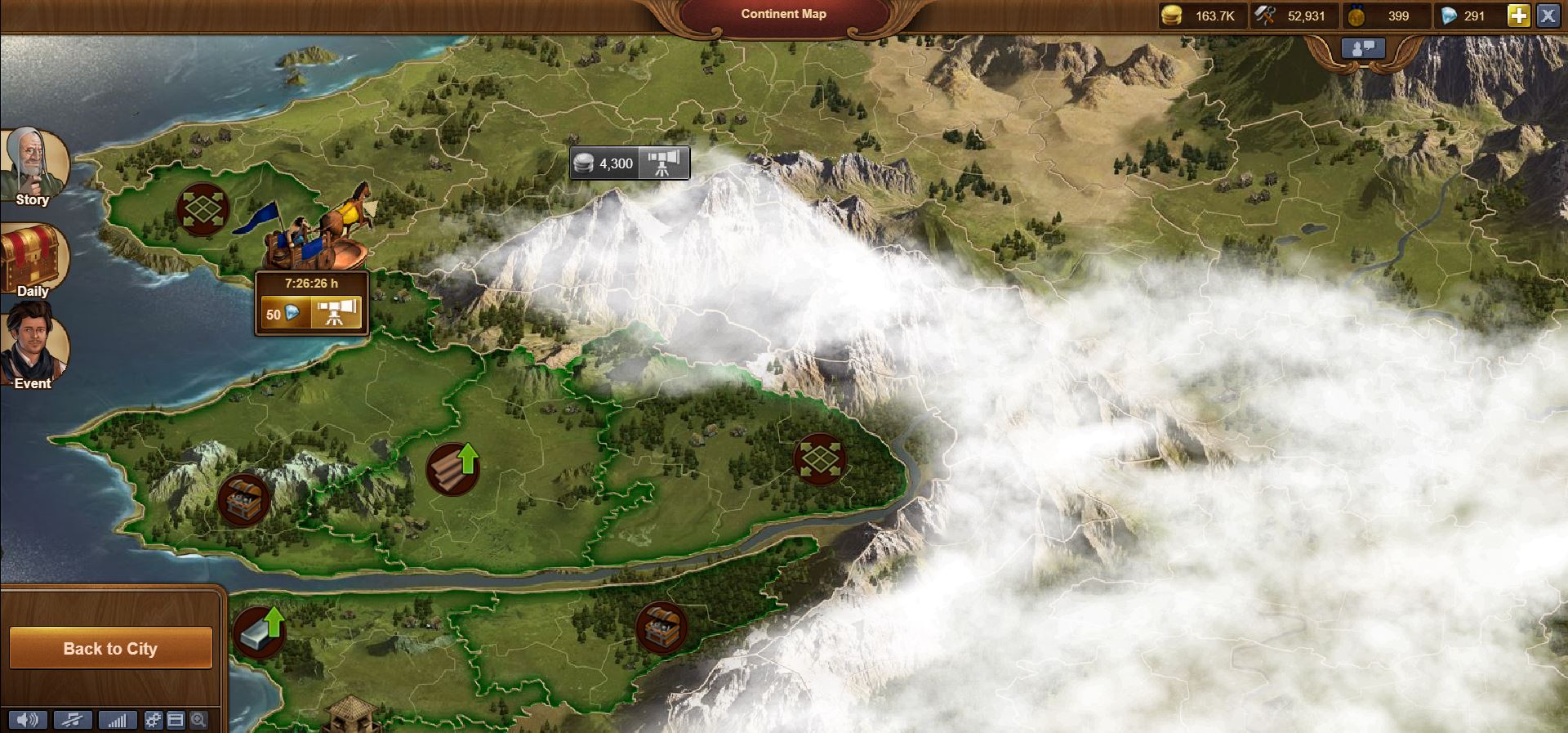The image size is (1568, 733).
Task: Click the magnifier zoom icon
Action: pos(198,720)
